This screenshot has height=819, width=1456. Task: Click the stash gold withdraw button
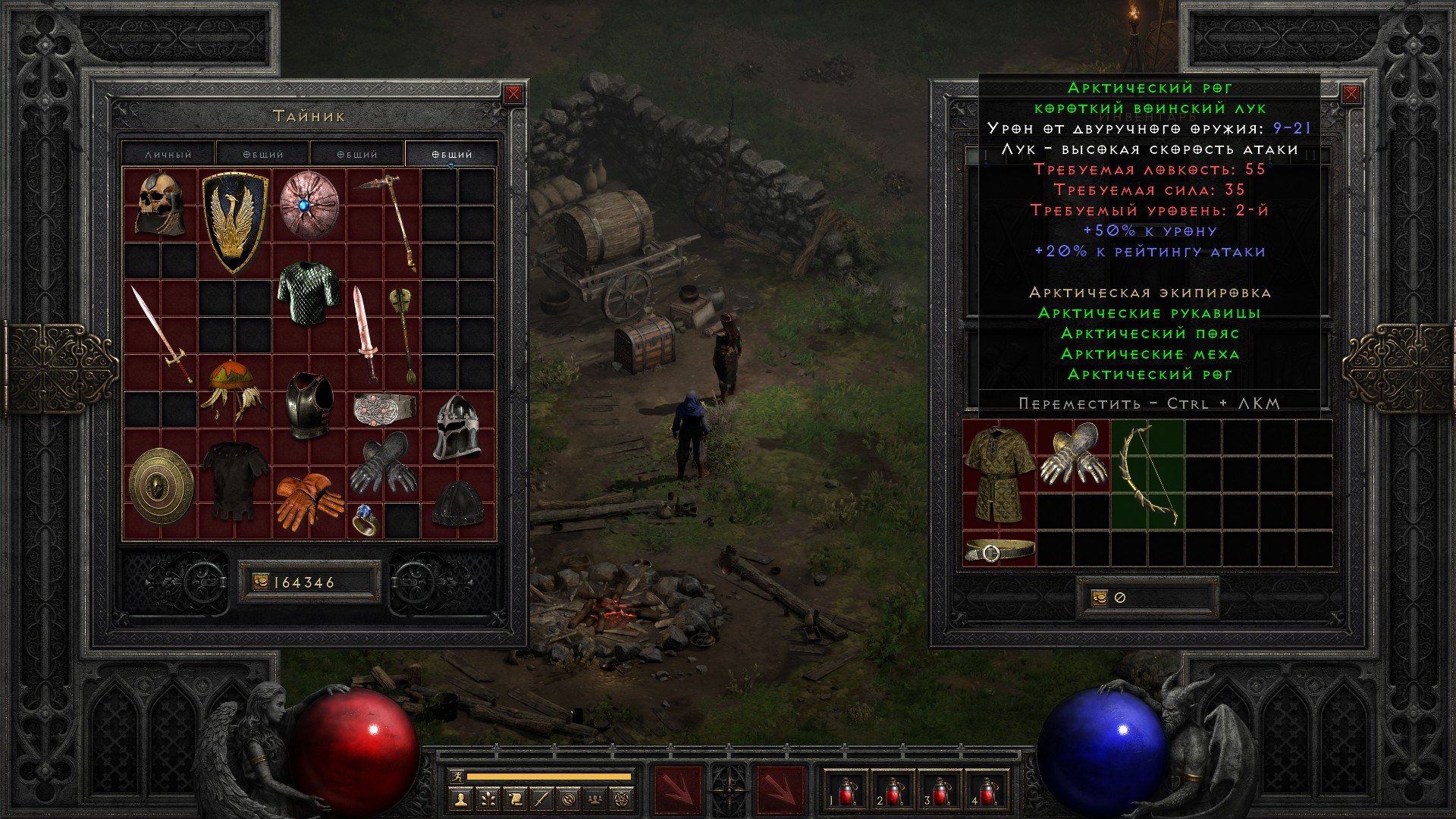[x=261, y=582]
